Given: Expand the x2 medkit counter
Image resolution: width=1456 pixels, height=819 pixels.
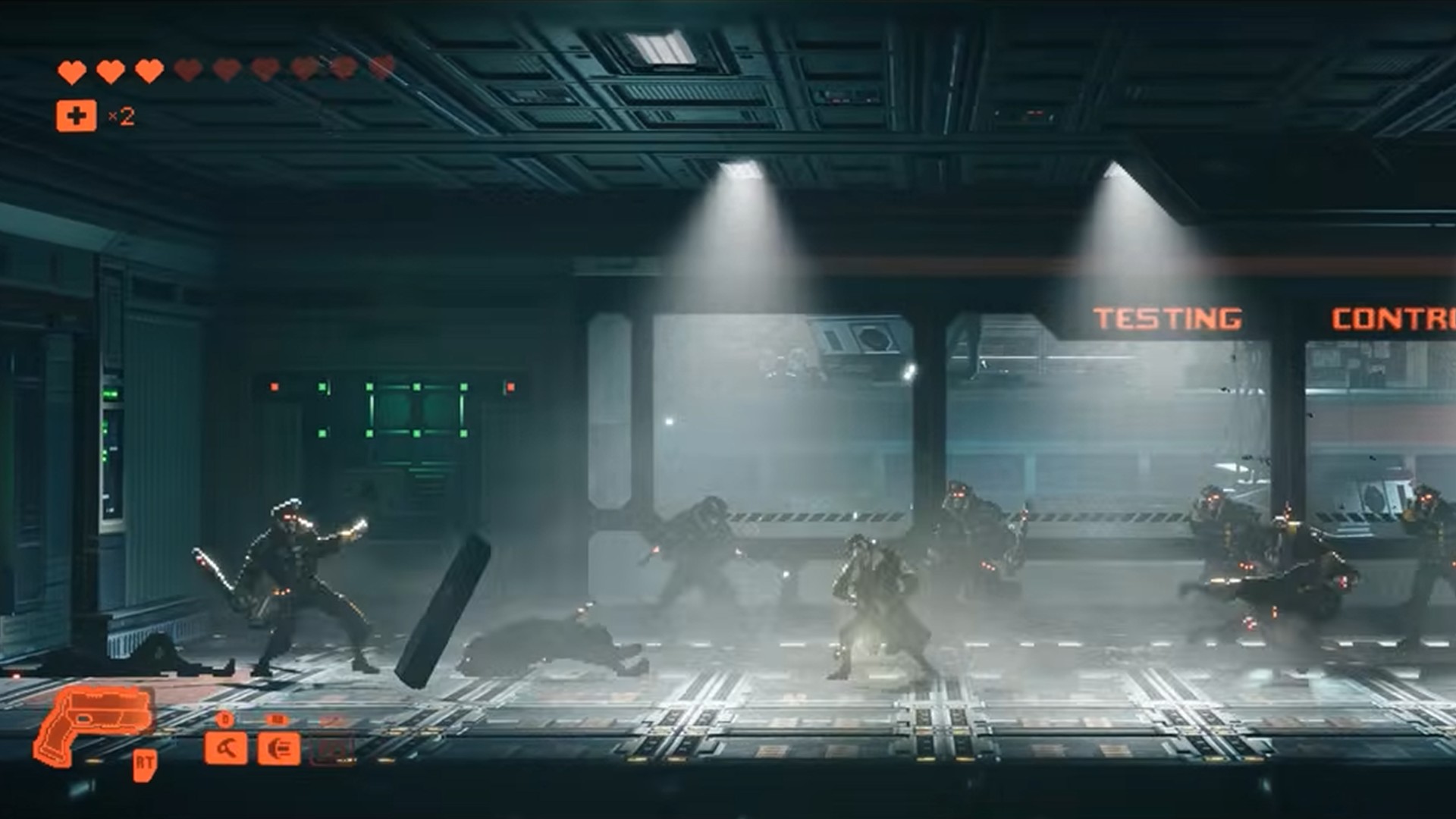Looking at the screenshot, I should pyautogui.click(x=121, y=116).
